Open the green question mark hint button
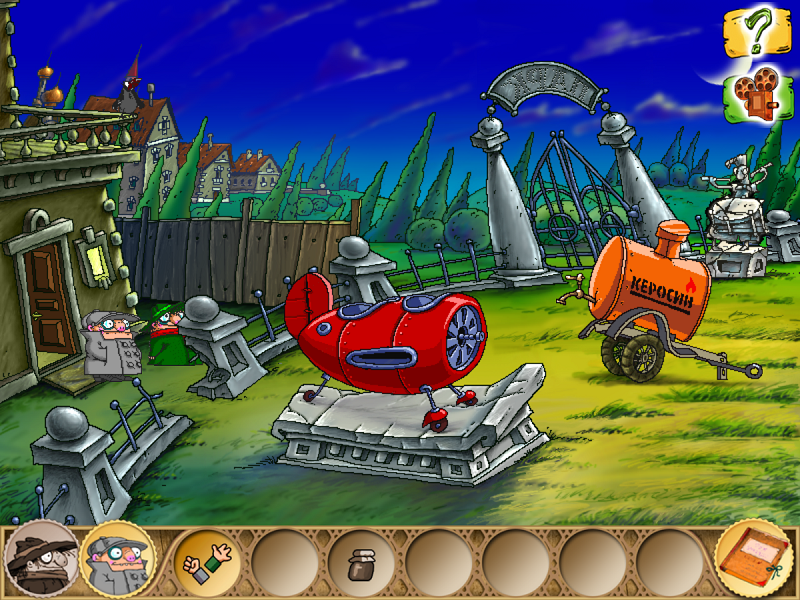Image resolution: width=800 pixels, height=600 pixels. [x=757, y=34]
